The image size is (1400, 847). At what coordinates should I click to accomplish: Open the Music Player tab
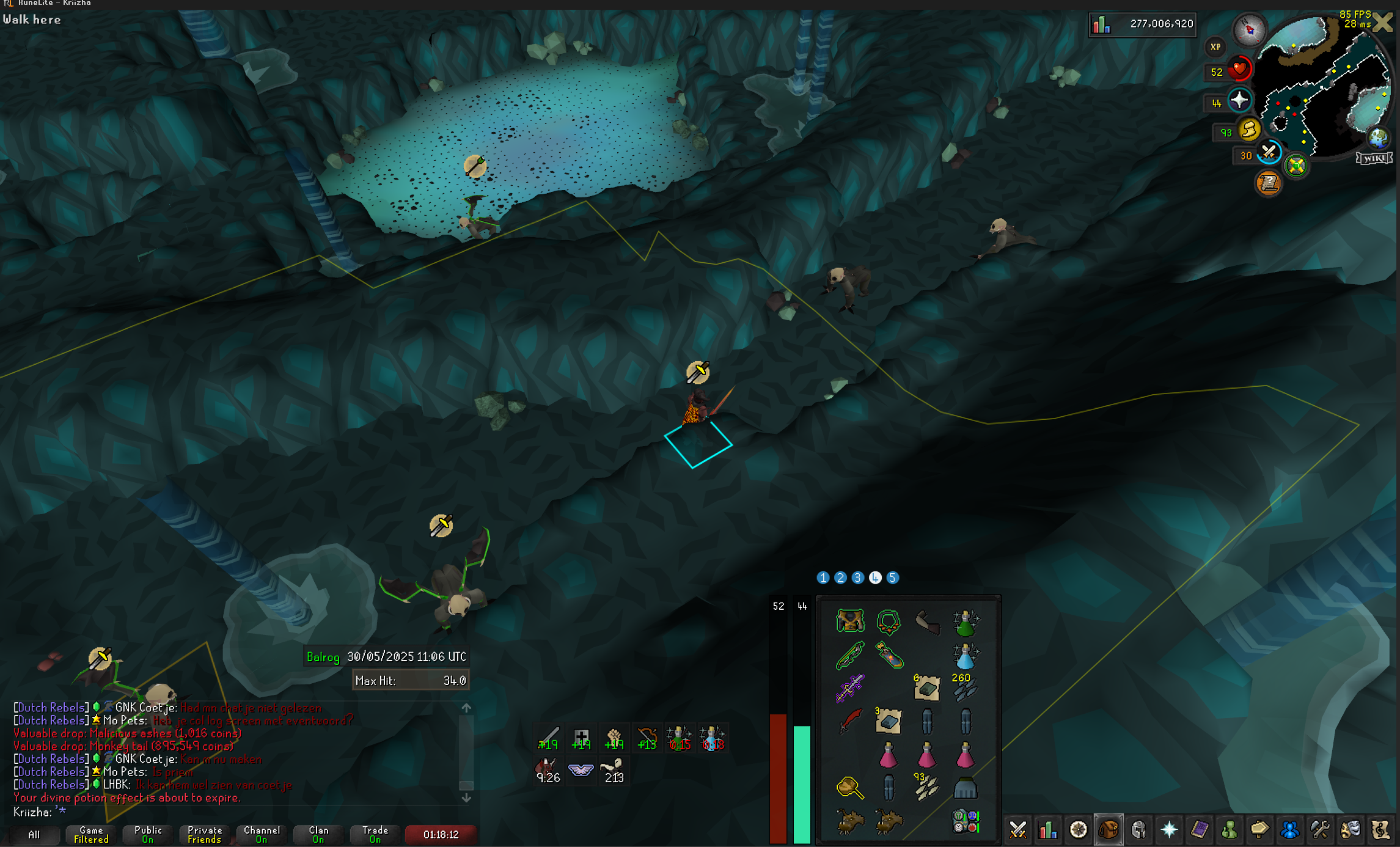click(1380, 830)
